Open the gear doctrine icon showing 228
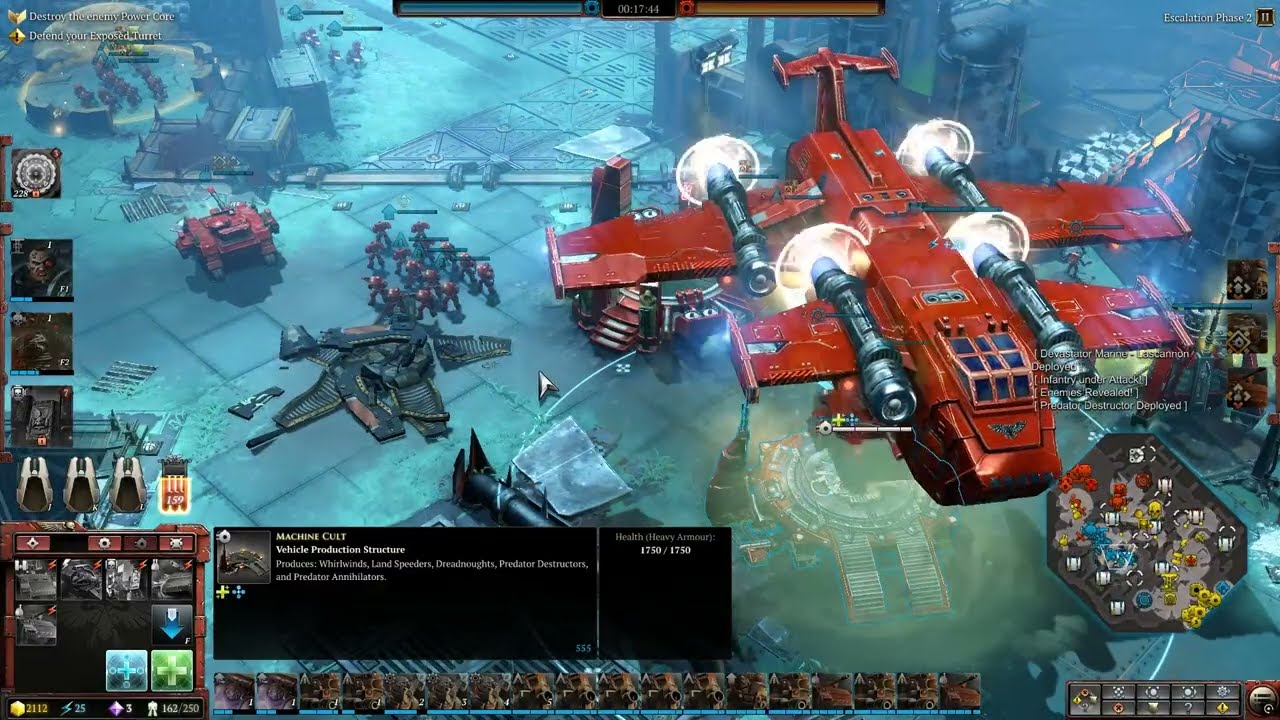Image resolution: width=1280 pixels, height=720 pixels. coord(37,175)
